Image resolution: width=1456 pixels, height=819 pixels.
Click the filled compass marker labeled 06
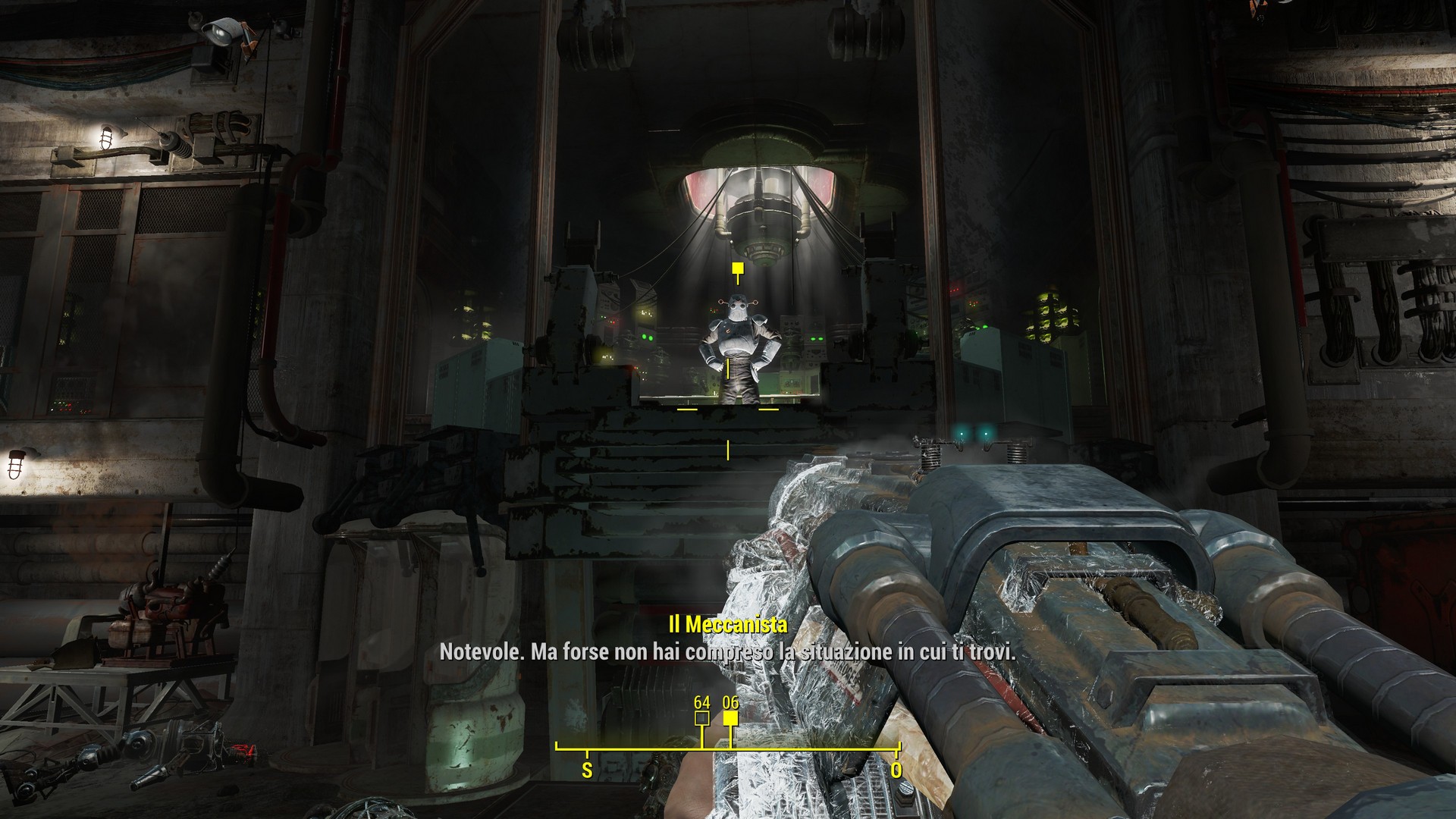point(730,719)
